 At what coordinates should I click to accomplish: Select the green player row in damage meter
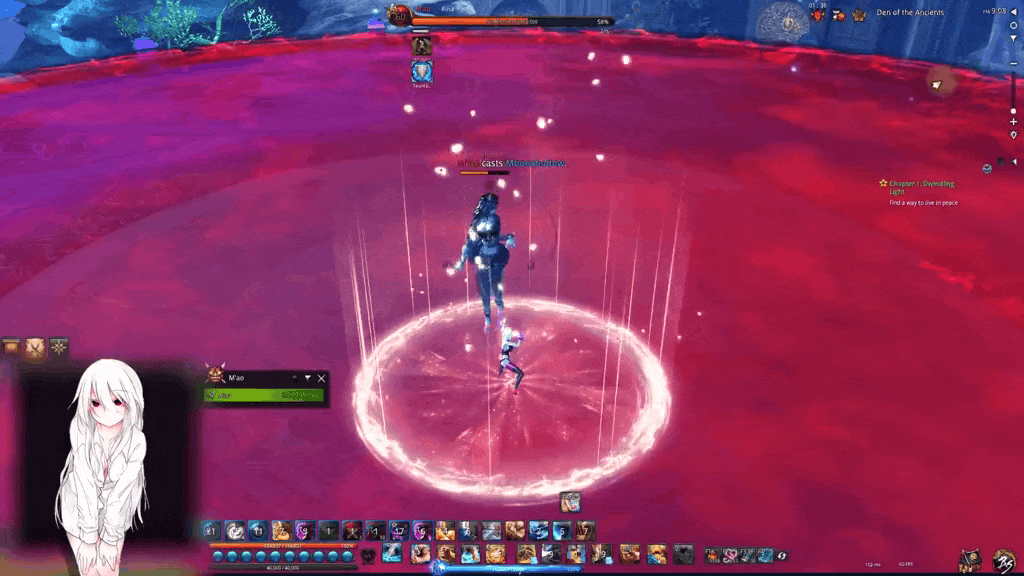click(x=265, y=395)
